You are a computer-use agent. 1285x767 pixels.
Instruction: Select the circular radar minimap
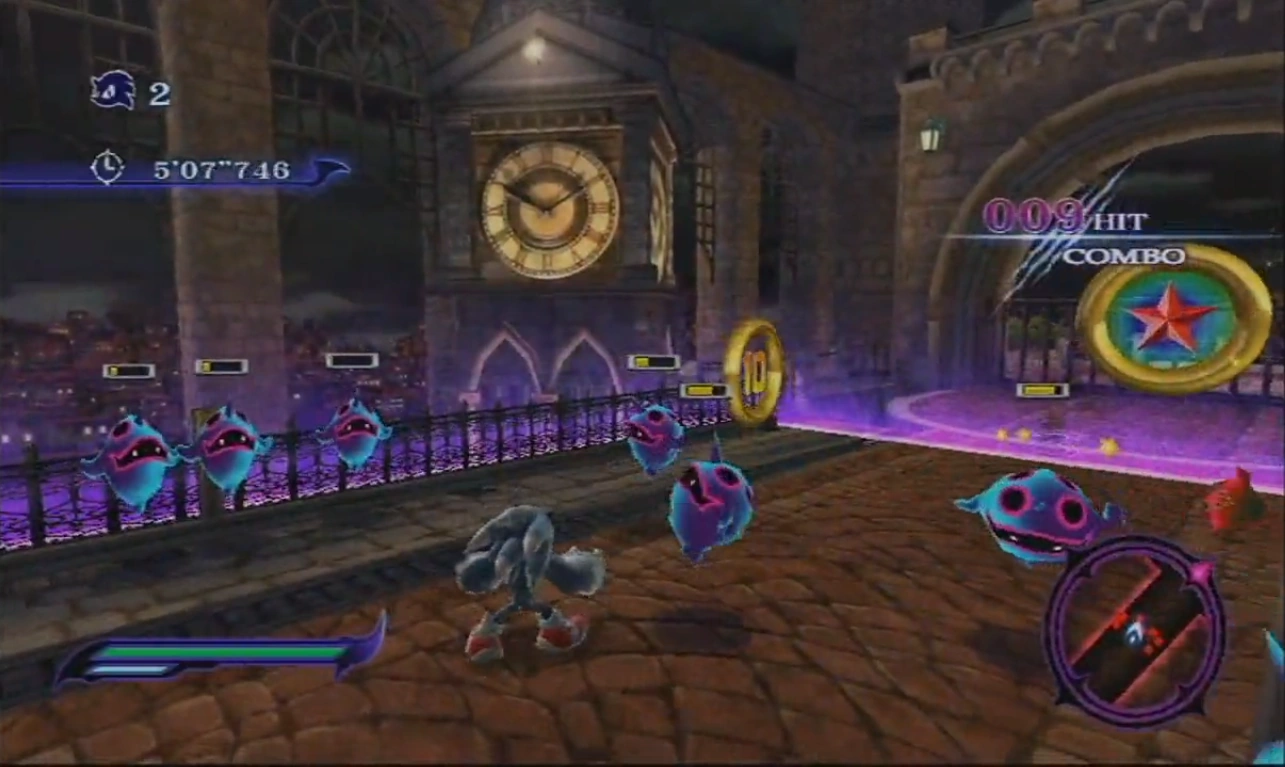click(x=1134, y=630)
